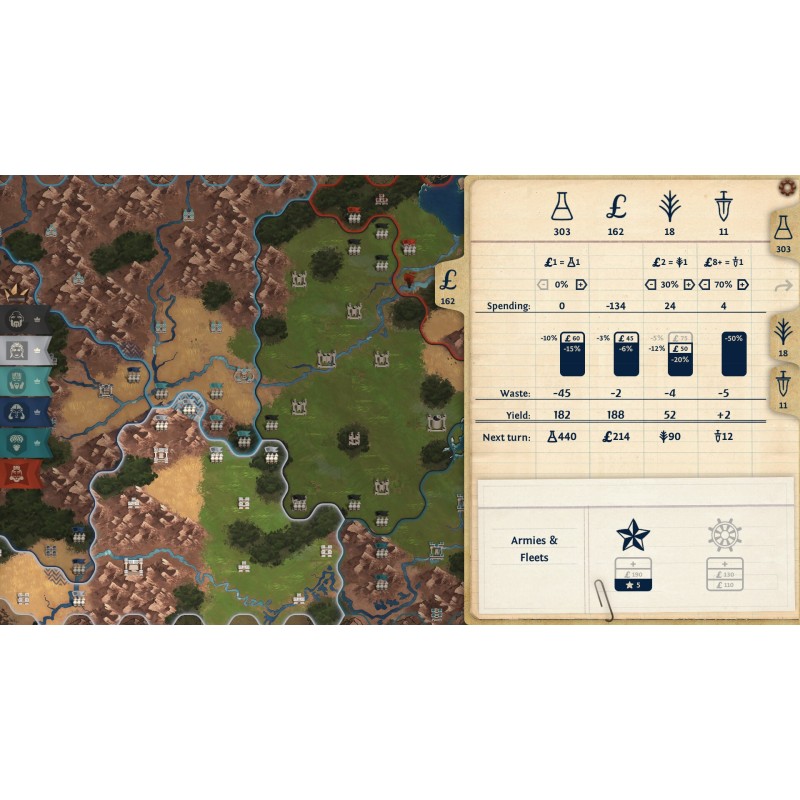Select the light grey faction banner
Image resolution: width=800 pixels, height=800 pixels.
[x=24, y=350]
